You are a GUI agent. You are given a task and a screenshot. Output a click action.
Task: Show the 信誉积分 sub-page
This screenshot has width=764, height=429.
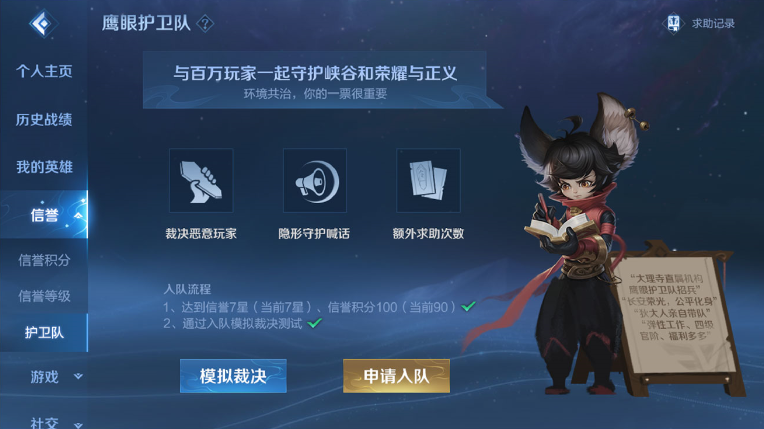[44, 260]
